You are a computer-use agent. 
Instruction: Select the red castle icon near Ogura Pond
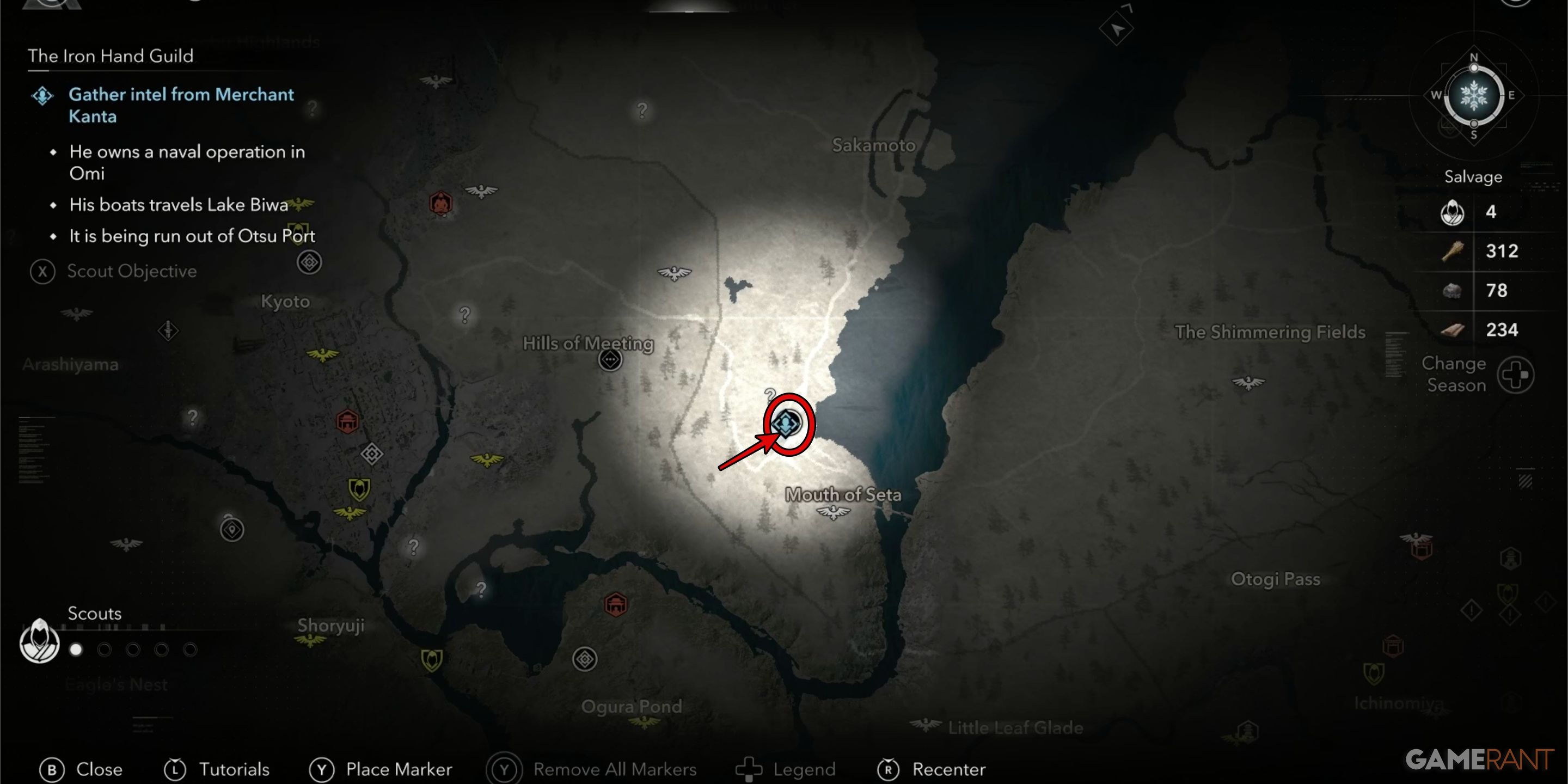[x=615, y=604]
